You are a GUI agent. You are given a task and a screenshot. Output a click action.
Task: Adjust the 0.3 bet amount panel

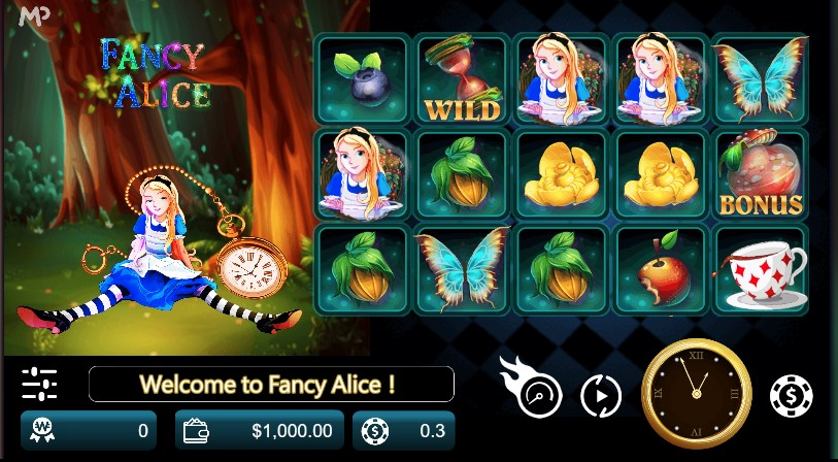click(x=404, y=431)
